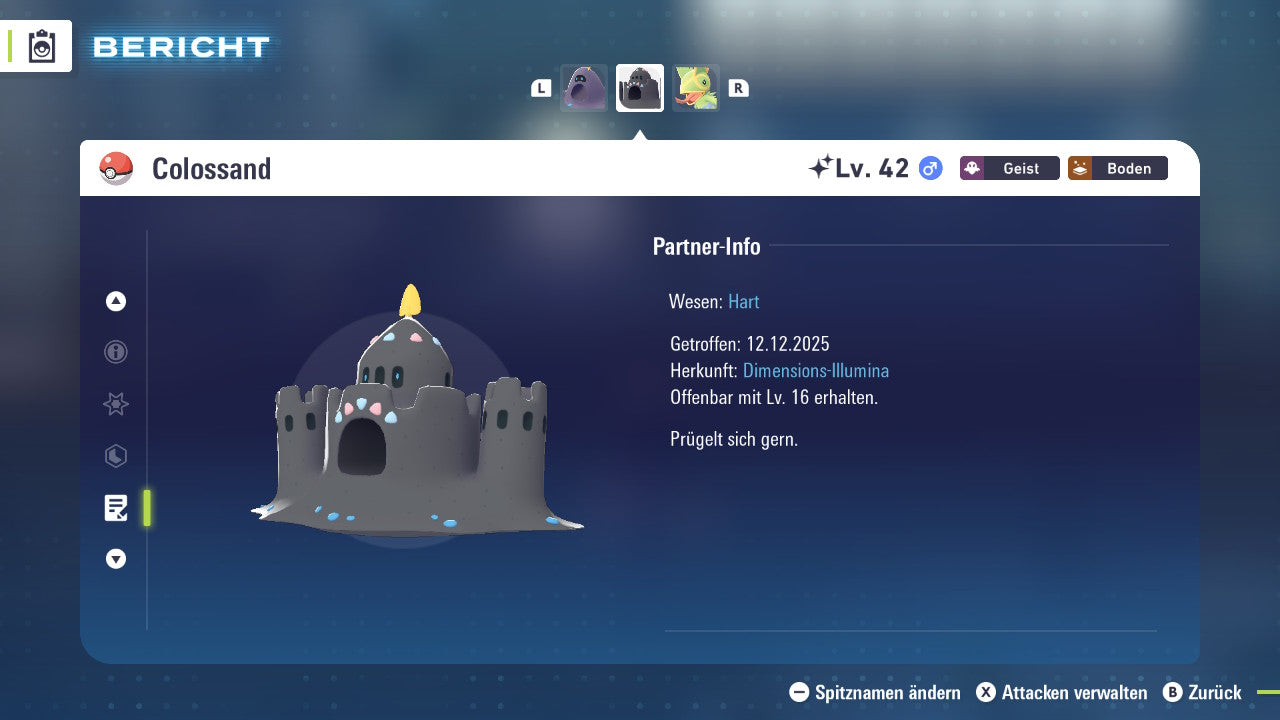Click the Hart nature link
The height and width of the screenshot is (720, 1280).
tap(743, 301)
